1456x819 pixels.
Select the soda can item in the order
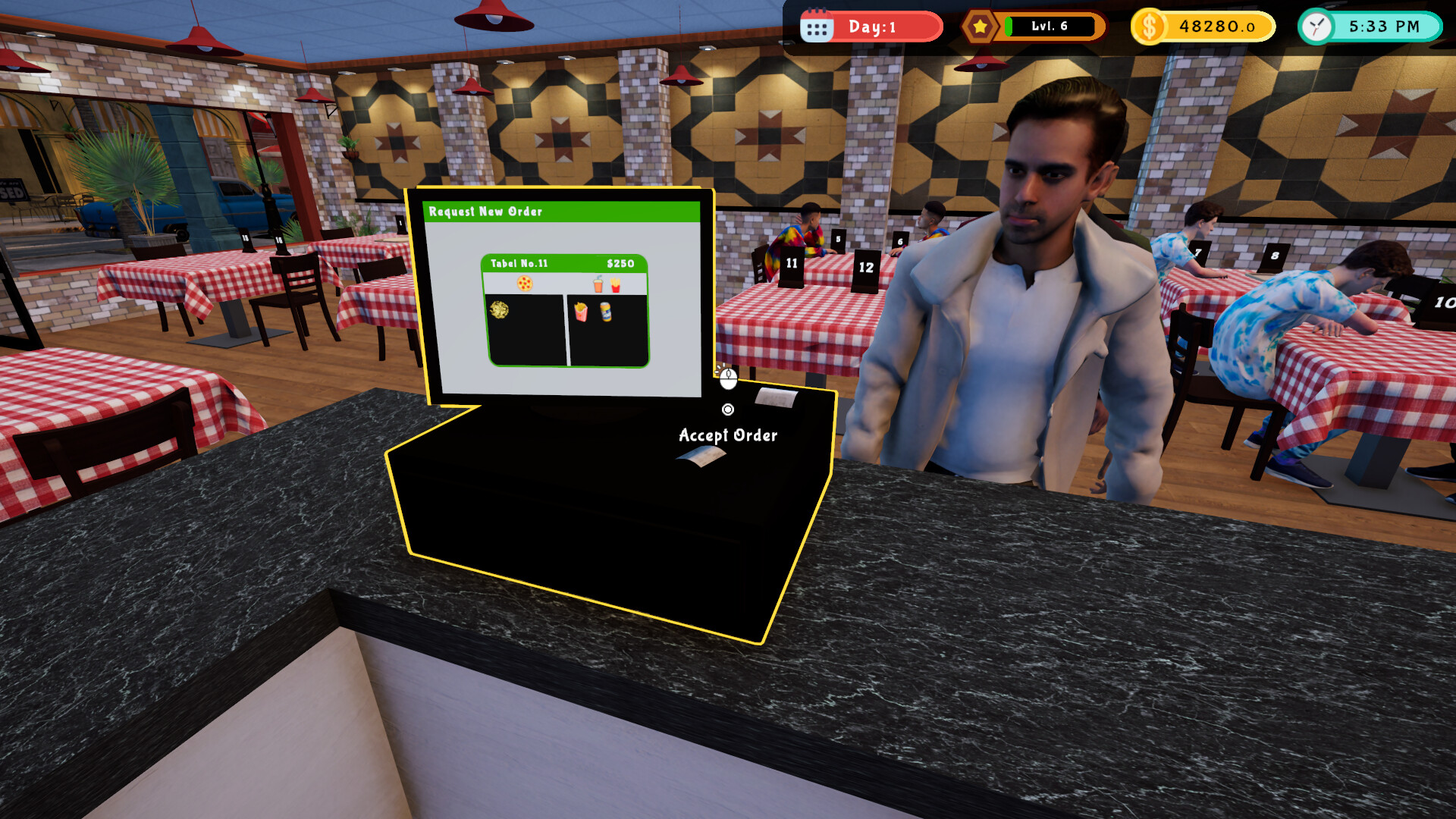605,312
